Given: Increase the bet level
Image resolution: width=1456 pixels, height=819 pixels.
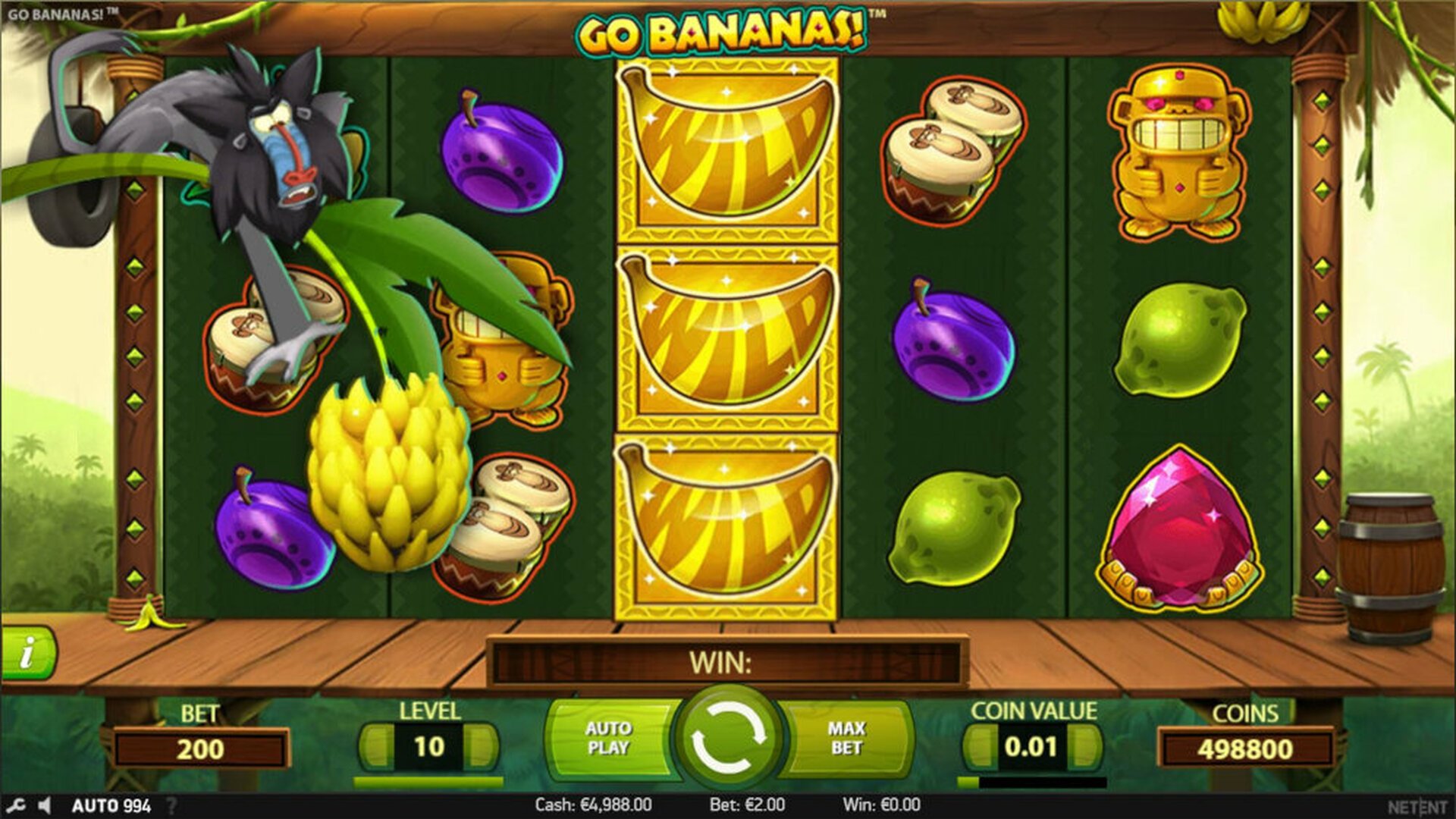Looking at the screenshot, I should pyautogui.click(x=482, y=747).
